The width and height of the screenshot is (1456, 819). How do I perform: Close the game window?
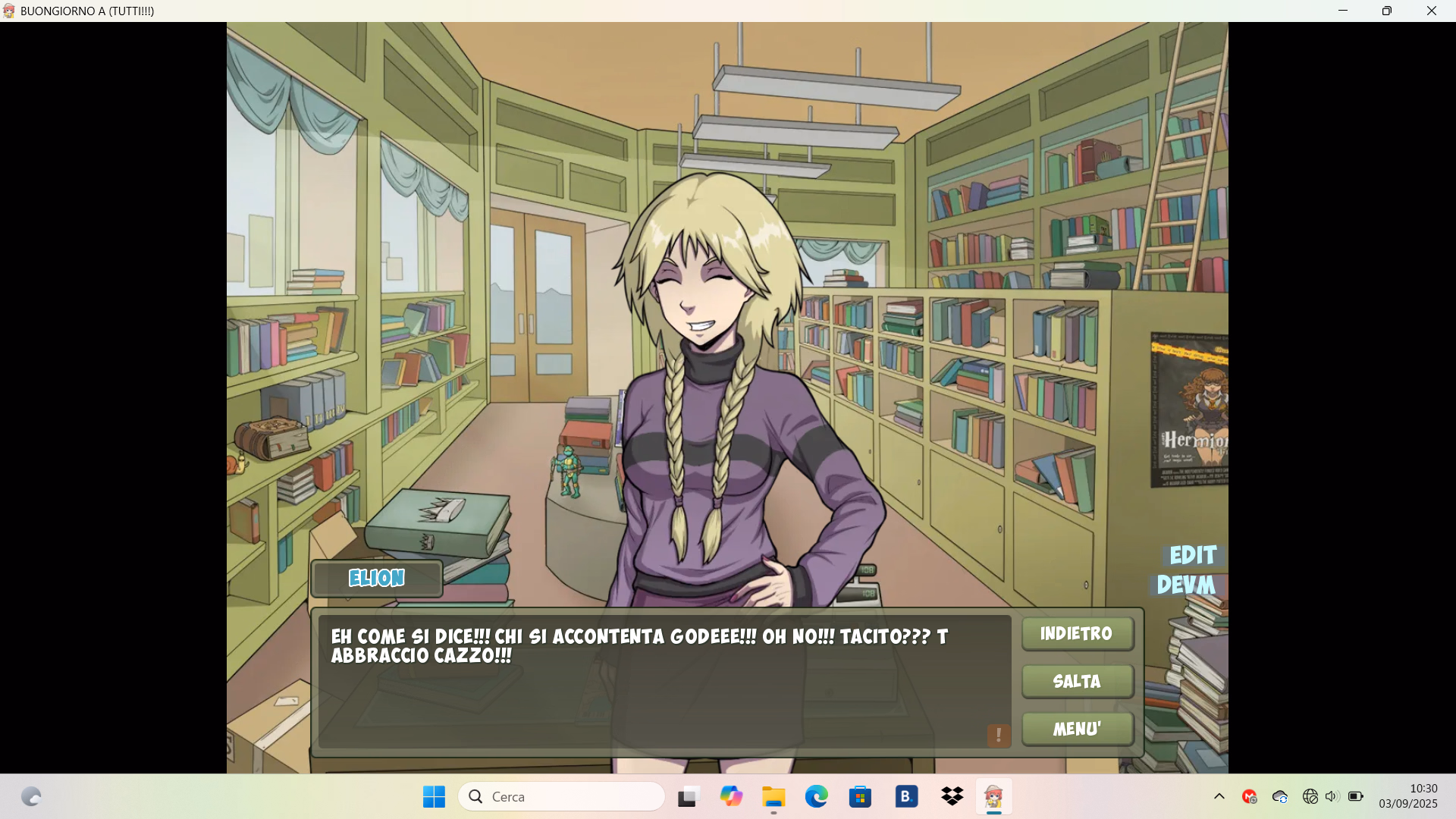tap(1432, 11)
